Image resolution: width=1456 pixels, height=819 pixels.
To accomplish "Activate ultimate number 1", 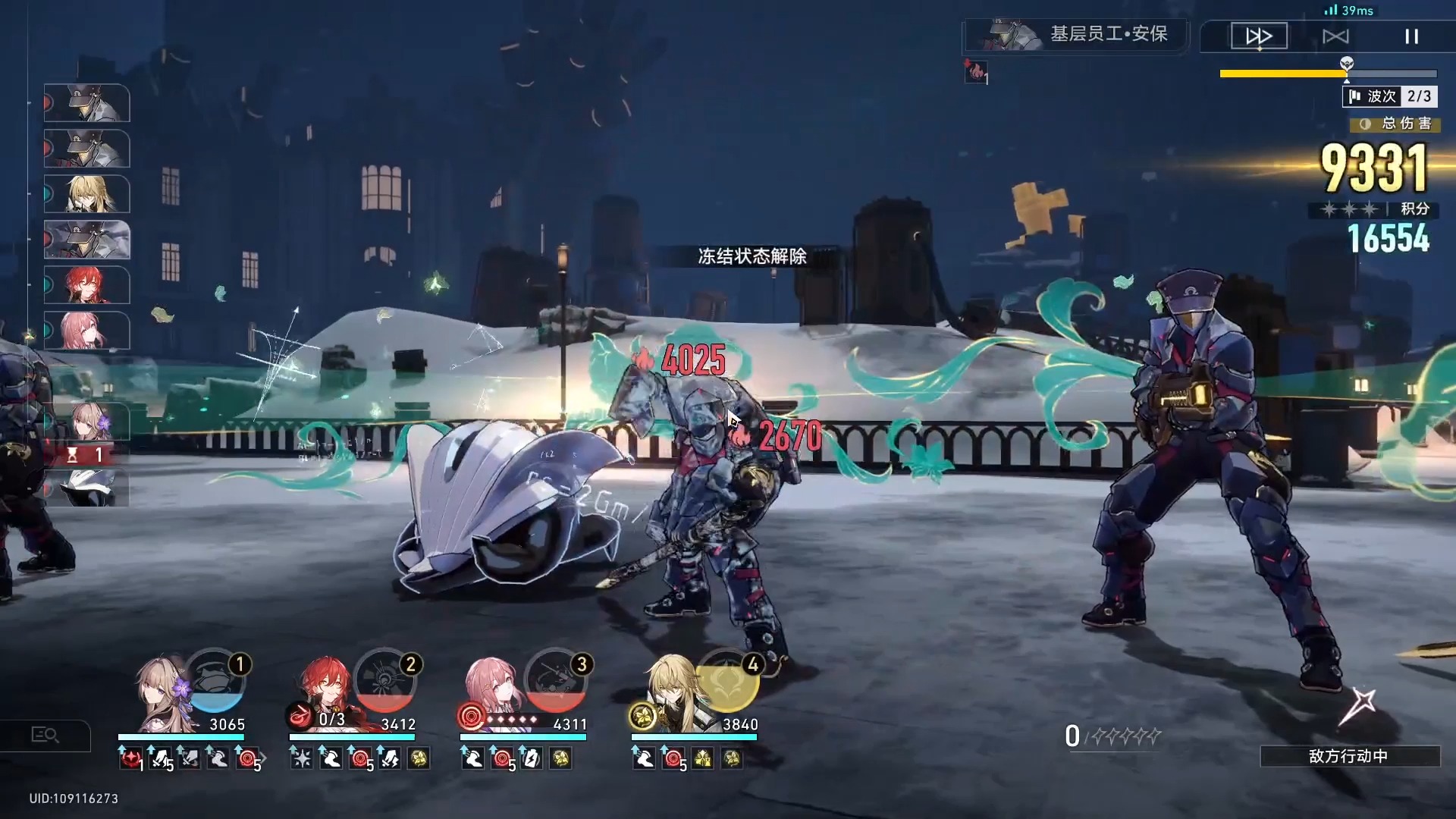I will click(215, 681).
